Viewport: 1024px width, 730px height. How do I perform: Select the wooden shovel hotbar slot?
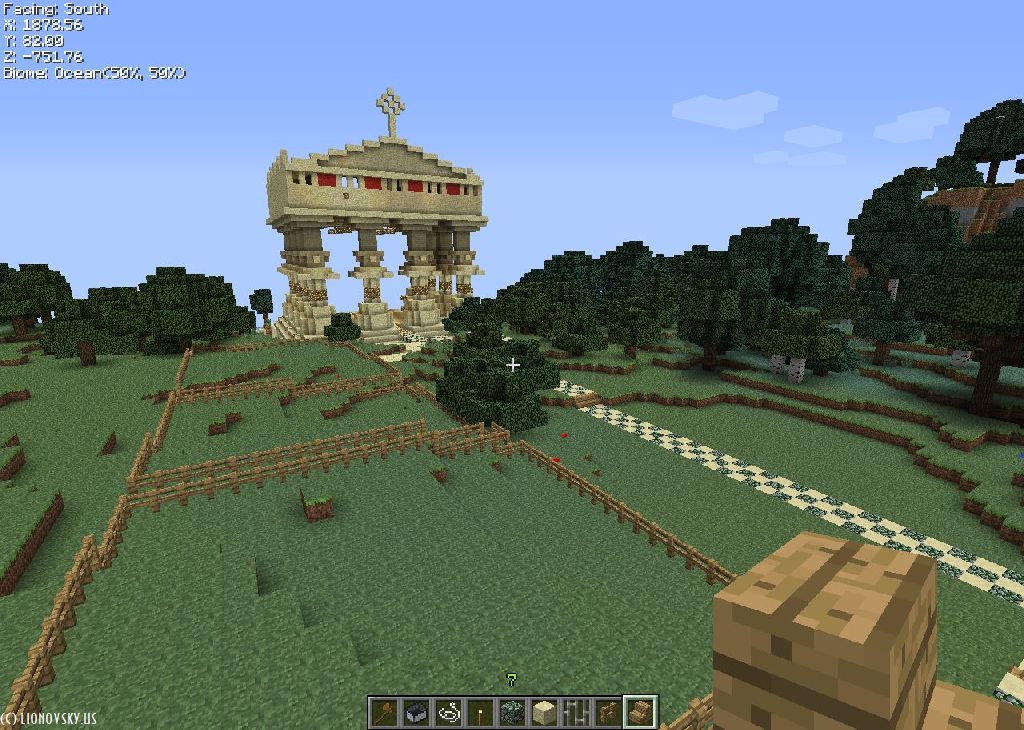[384, 712]
